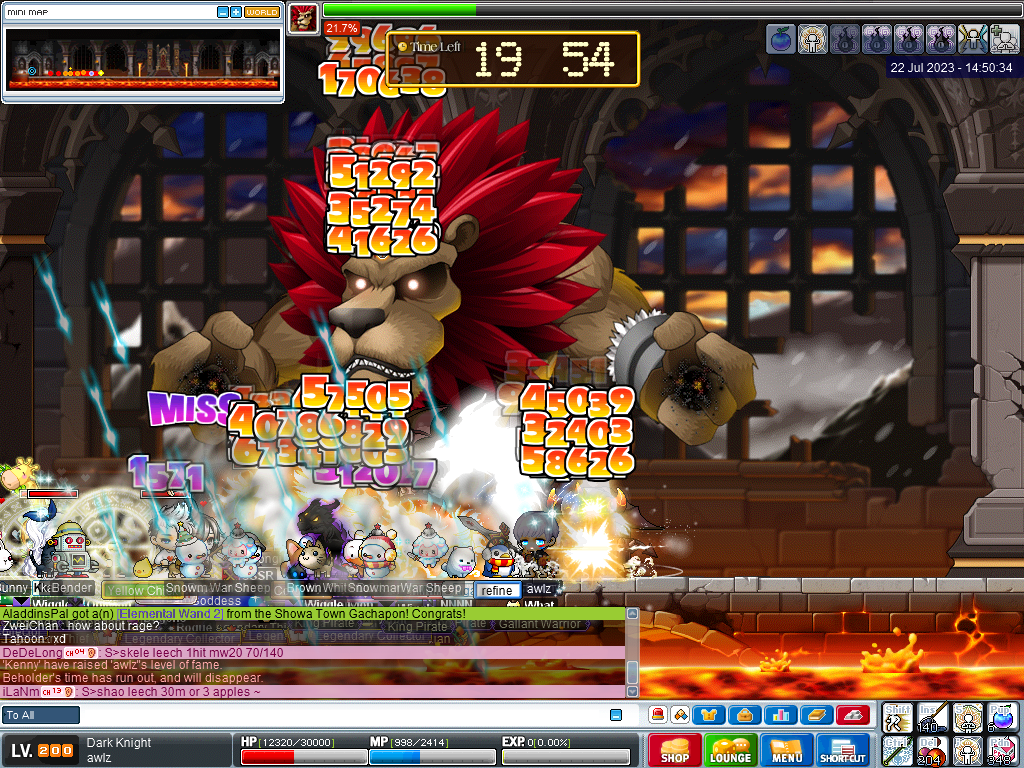
Task: Use the milk carton quickslot with 348
Action: click(1003, 750)
